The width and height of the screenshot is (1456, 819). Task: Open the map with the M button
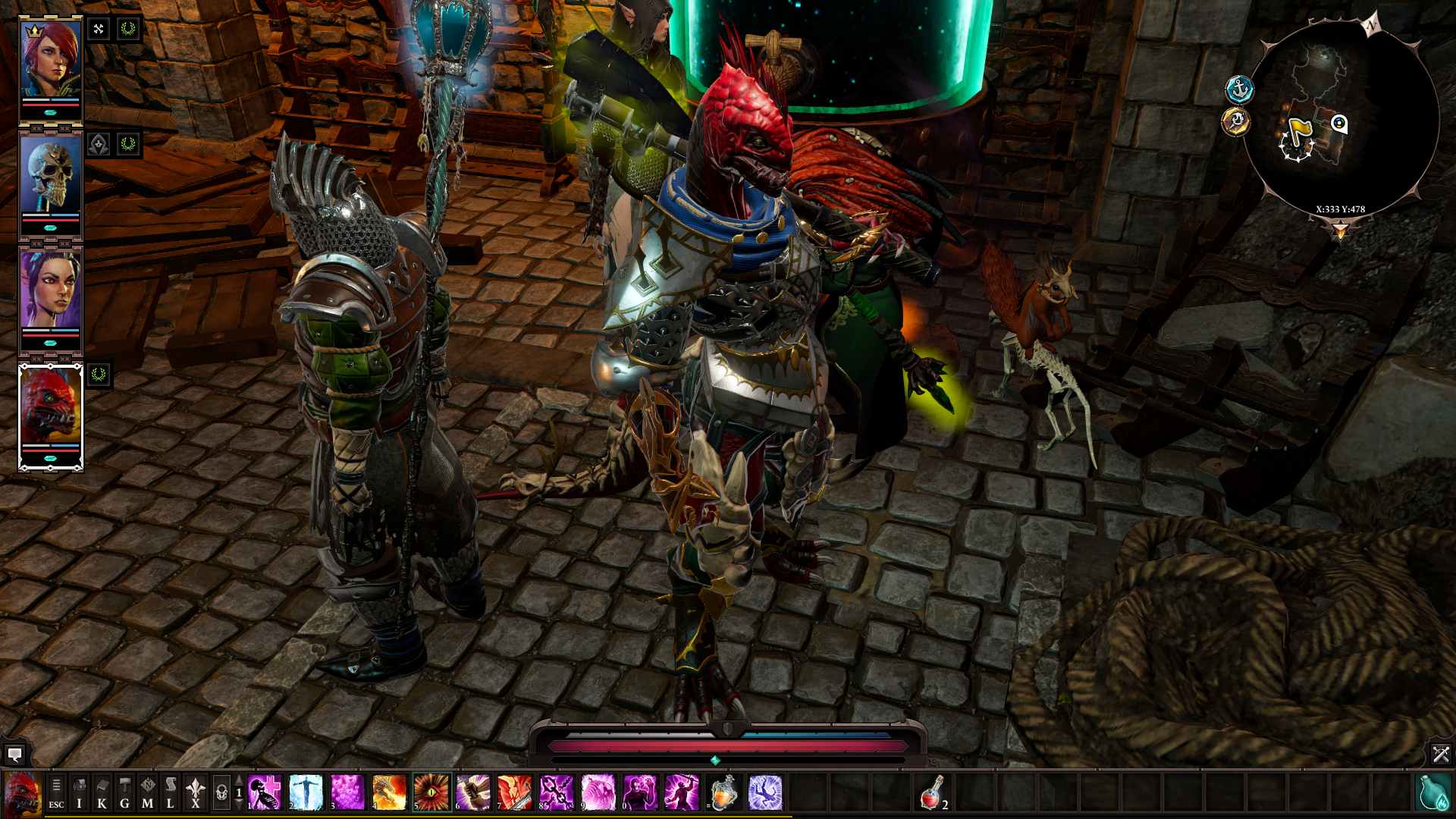147,793
